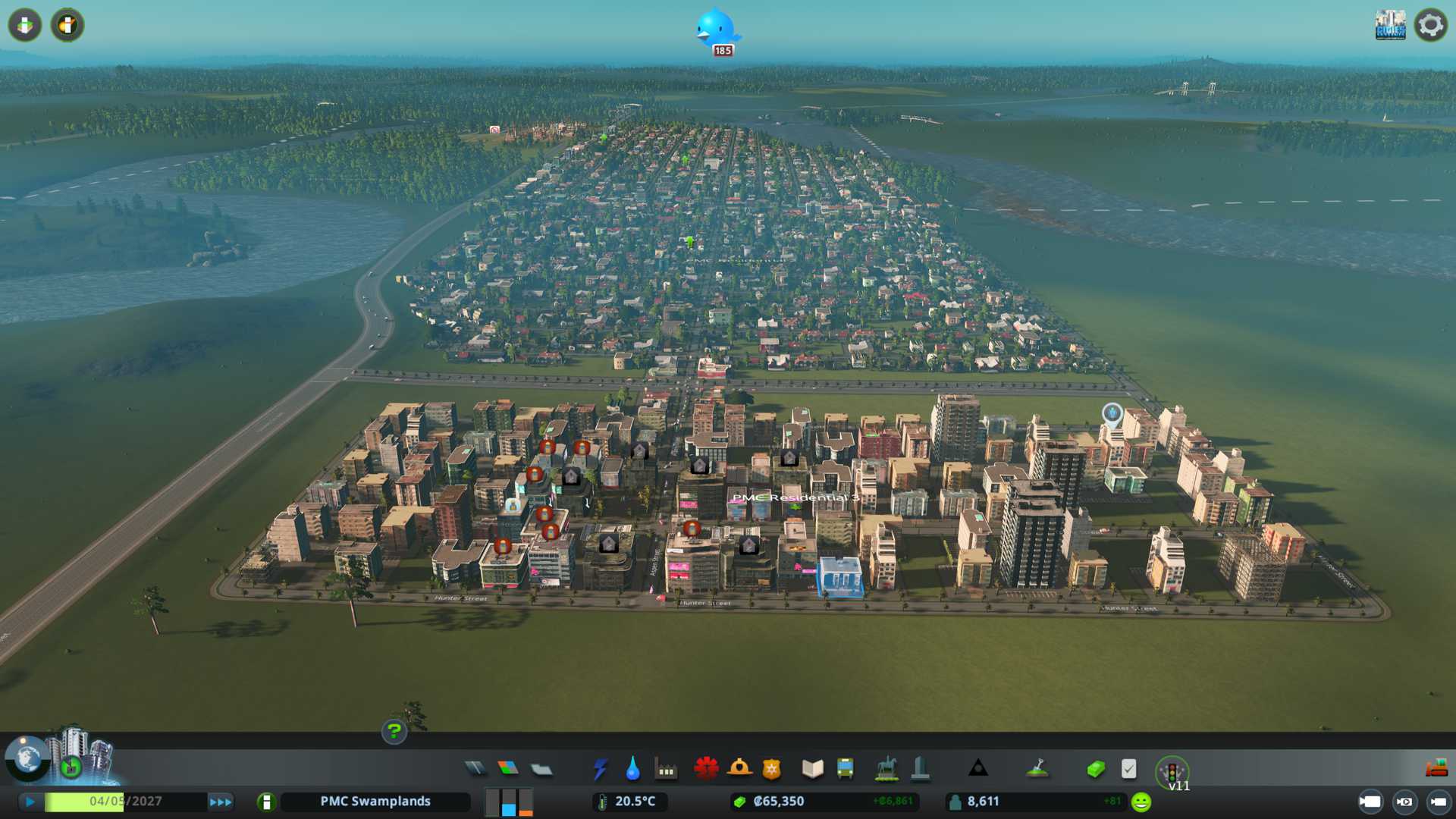Open the Healthcare red cross menu
The image size is (1456, 819).
pos(706,769)
